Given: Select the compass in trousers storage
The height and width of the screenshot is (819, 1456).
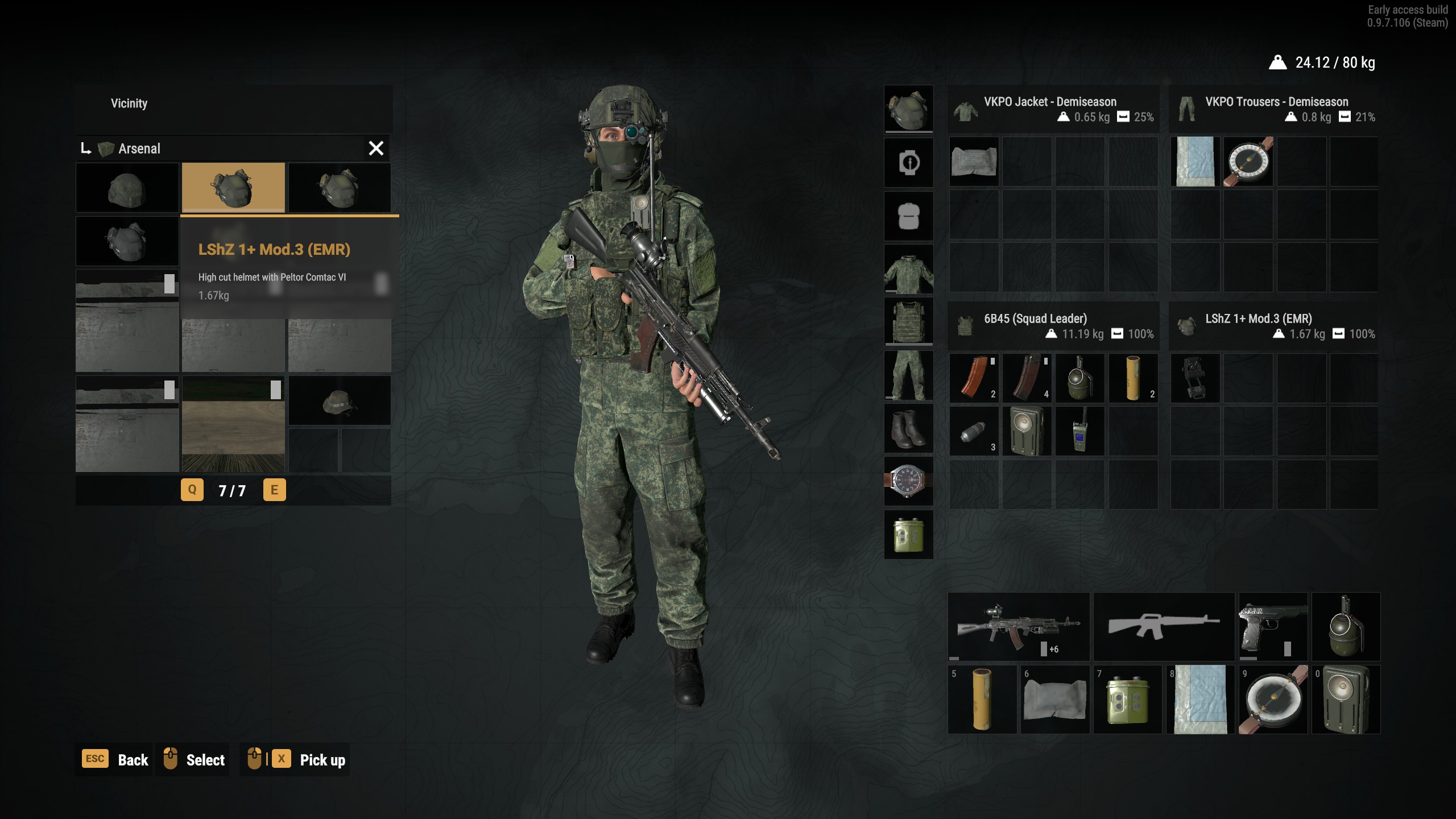Looking at the screenshot, I should point(1248,162).
